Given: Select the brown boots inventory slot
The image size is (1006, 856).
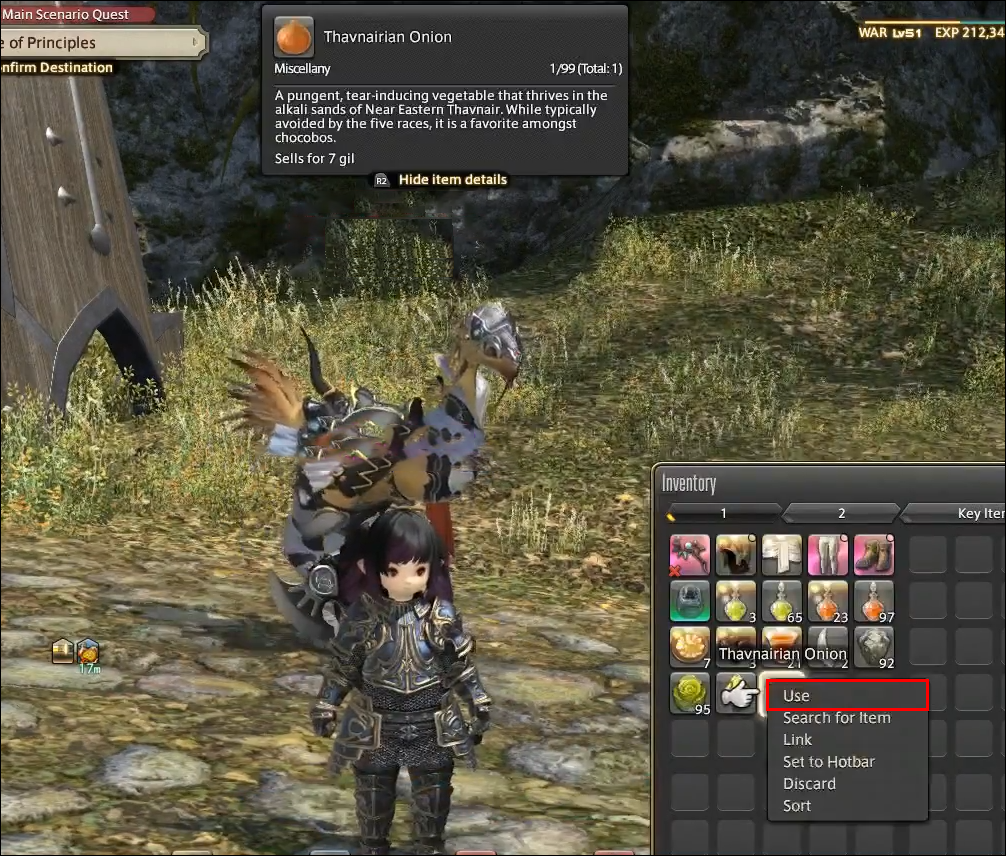Looking at the screenshot, I should point(874,555).
